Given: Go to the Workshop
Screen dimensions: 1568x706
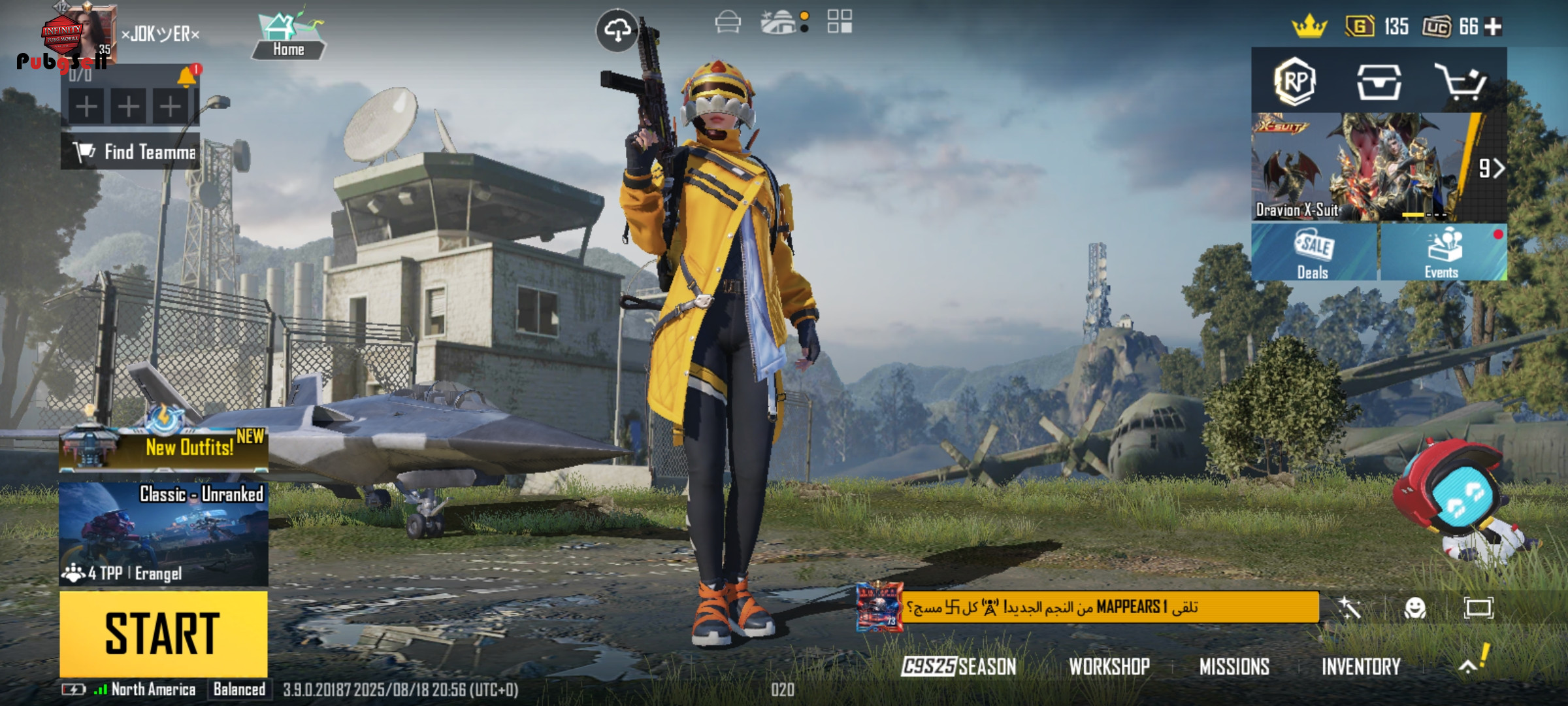Looking at the screenshot, I should coord(1109,667).
